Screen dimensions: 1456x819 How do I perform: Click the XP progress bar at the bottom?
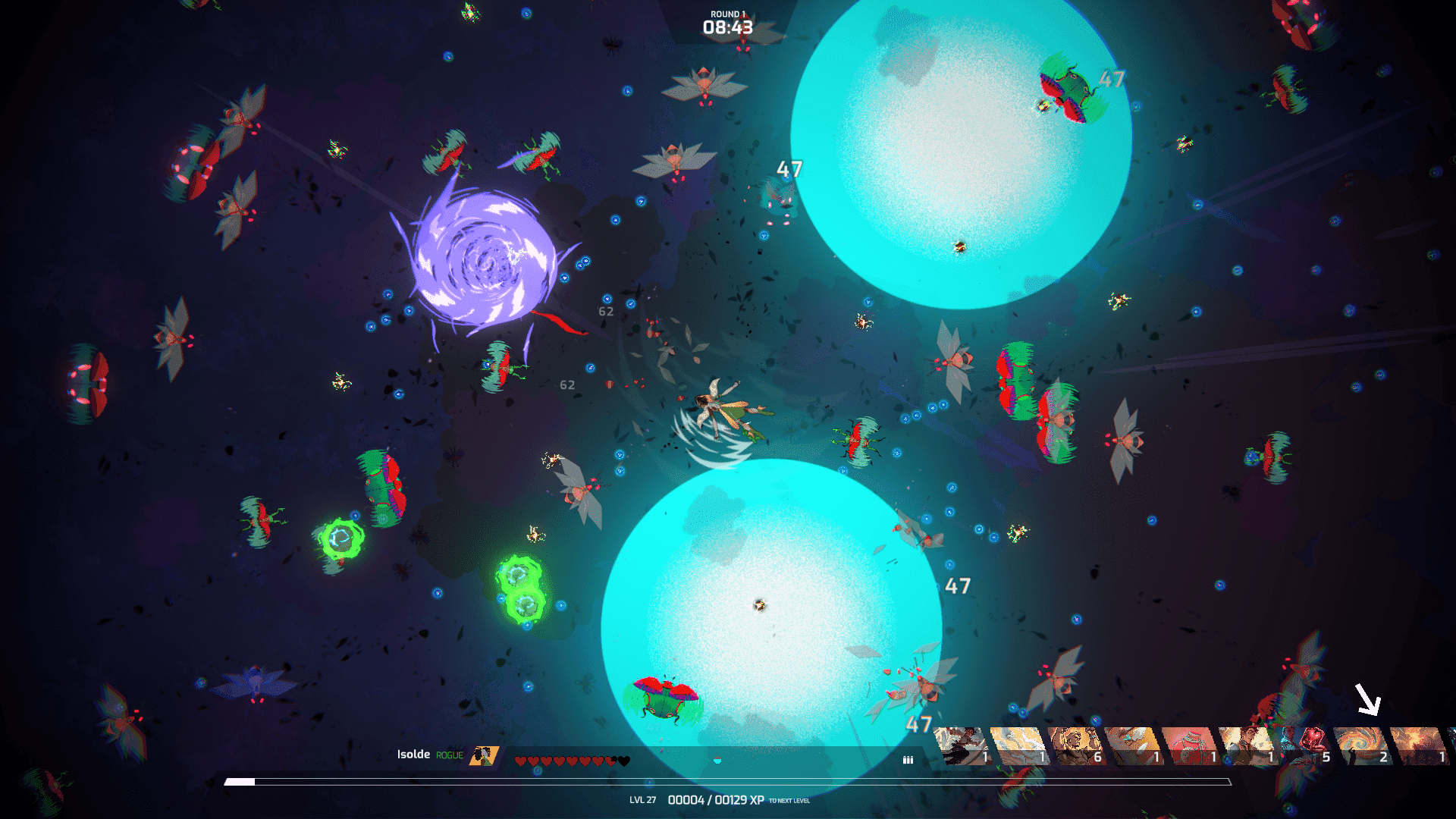(x=728, y=780)
